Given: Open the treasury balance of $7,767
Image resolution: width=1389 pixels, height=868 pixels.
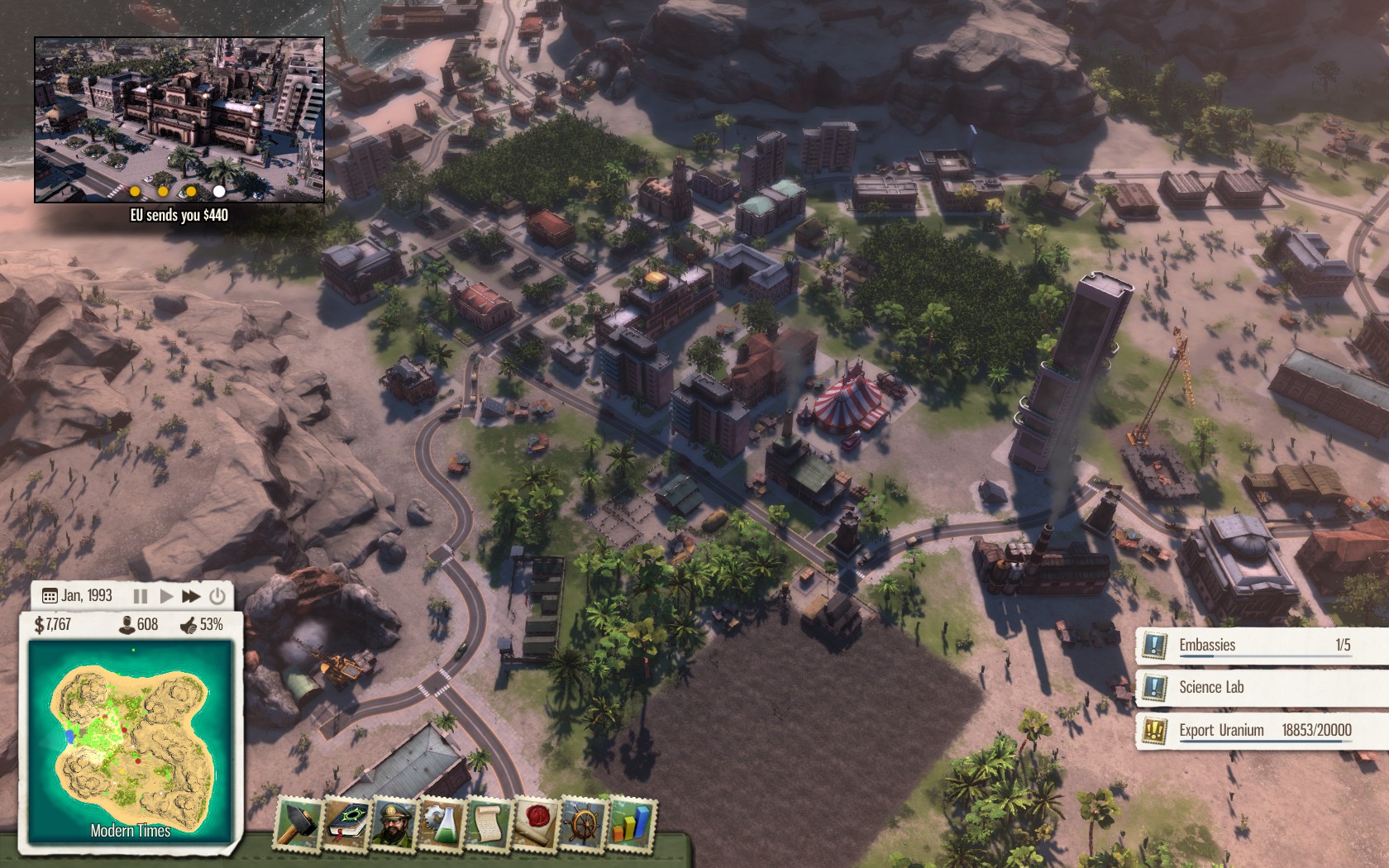Looking at the screenshot, I should tap(53, 625).
